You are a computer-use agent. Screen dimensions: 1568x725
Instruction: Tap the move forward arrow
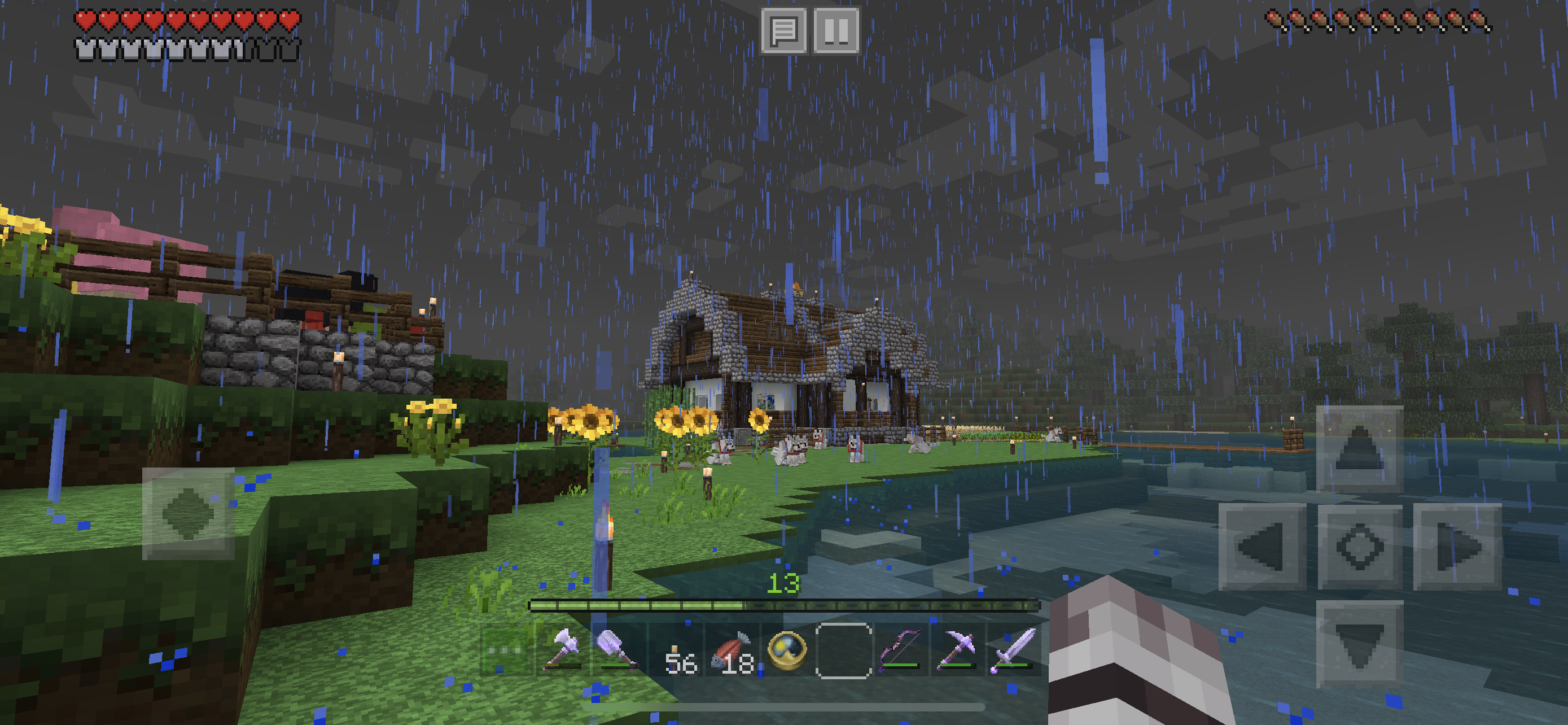tap(1359, 449)
